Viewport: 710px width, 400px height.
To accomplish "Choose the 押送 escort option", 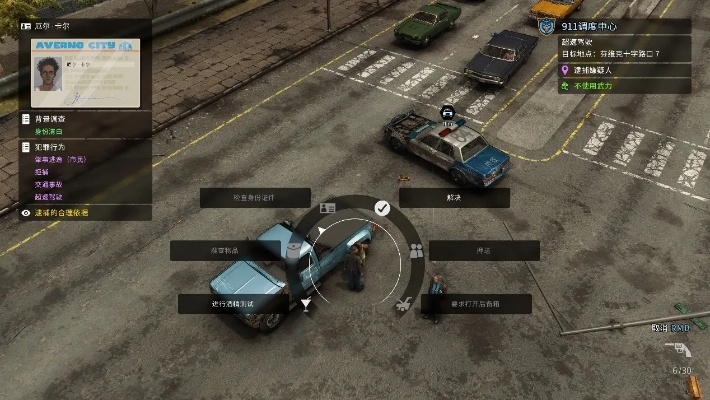I will pos(485,250).
